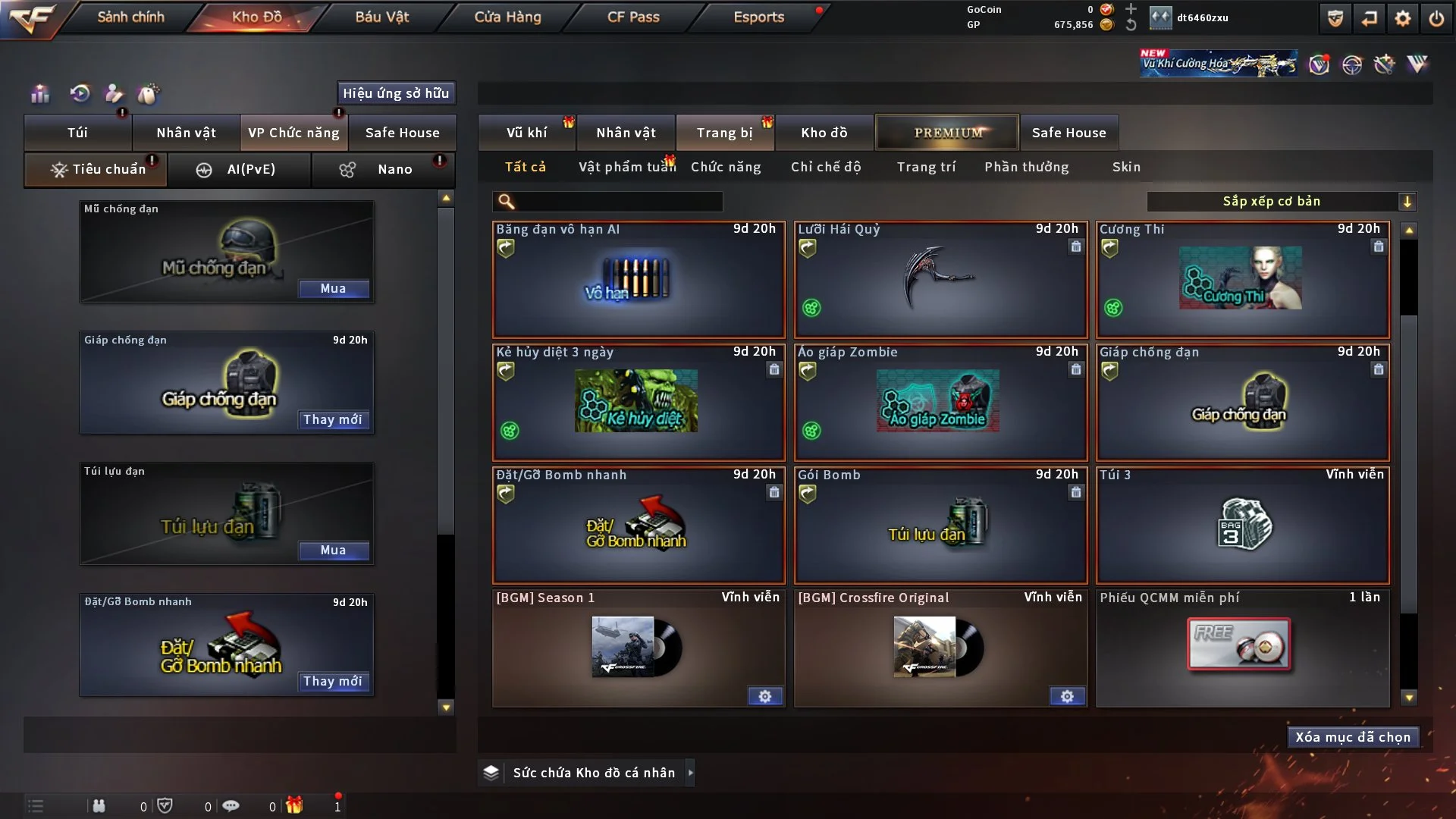Viewport: 1456px width, 819px height.
Task: Select the Vũ khí inventory tab
Action: (526, 133)
